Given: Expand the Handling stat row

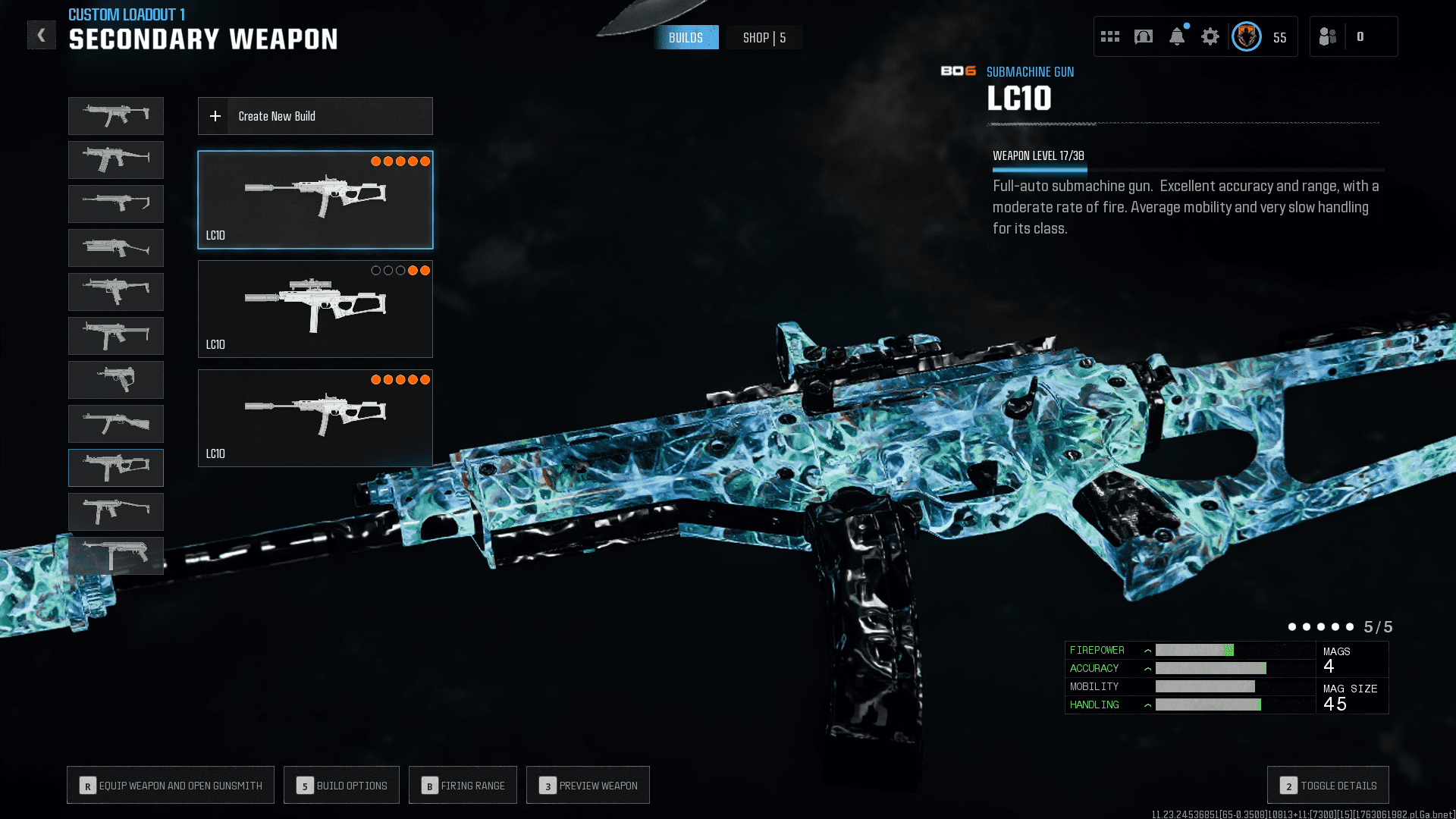Looking at the screenshot, I should (x=1147, y=705).
